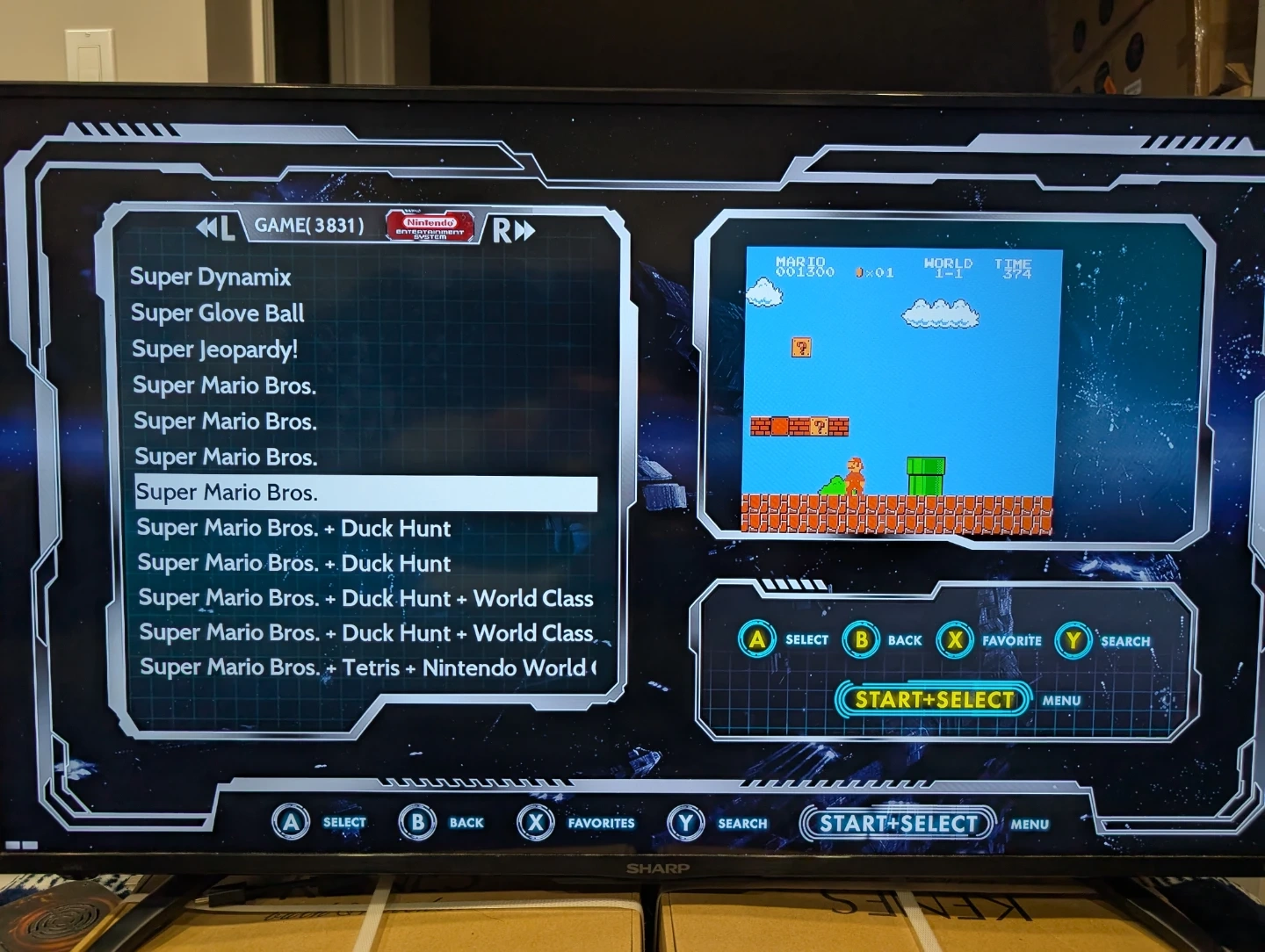Switch to previous system with L arrow
Image resolution: width=1265 pixels, height=952 pixels.
(215, 228)
